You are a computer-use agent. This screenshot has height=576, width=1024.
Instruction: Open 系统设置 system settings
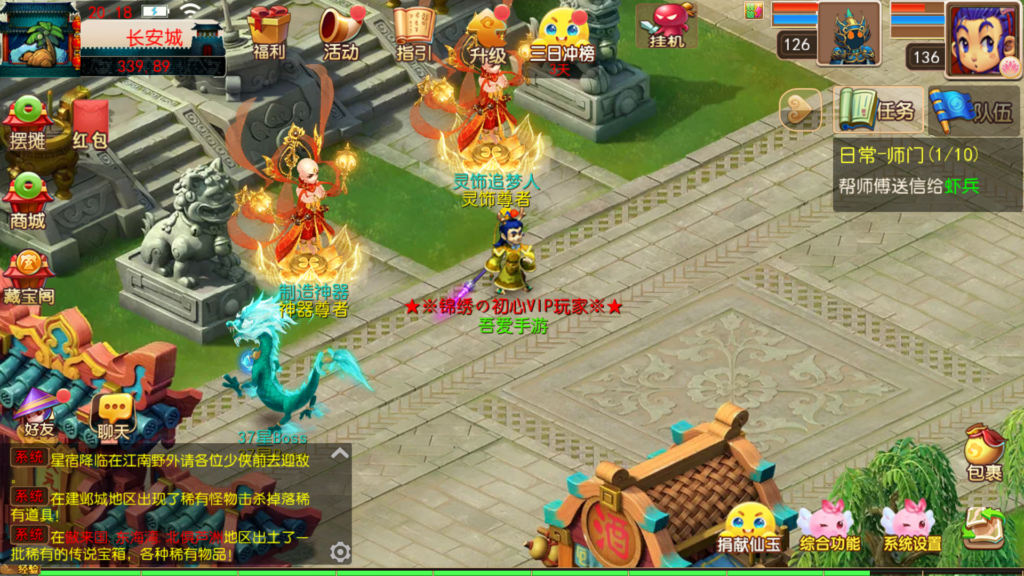[x=911, y=527]
